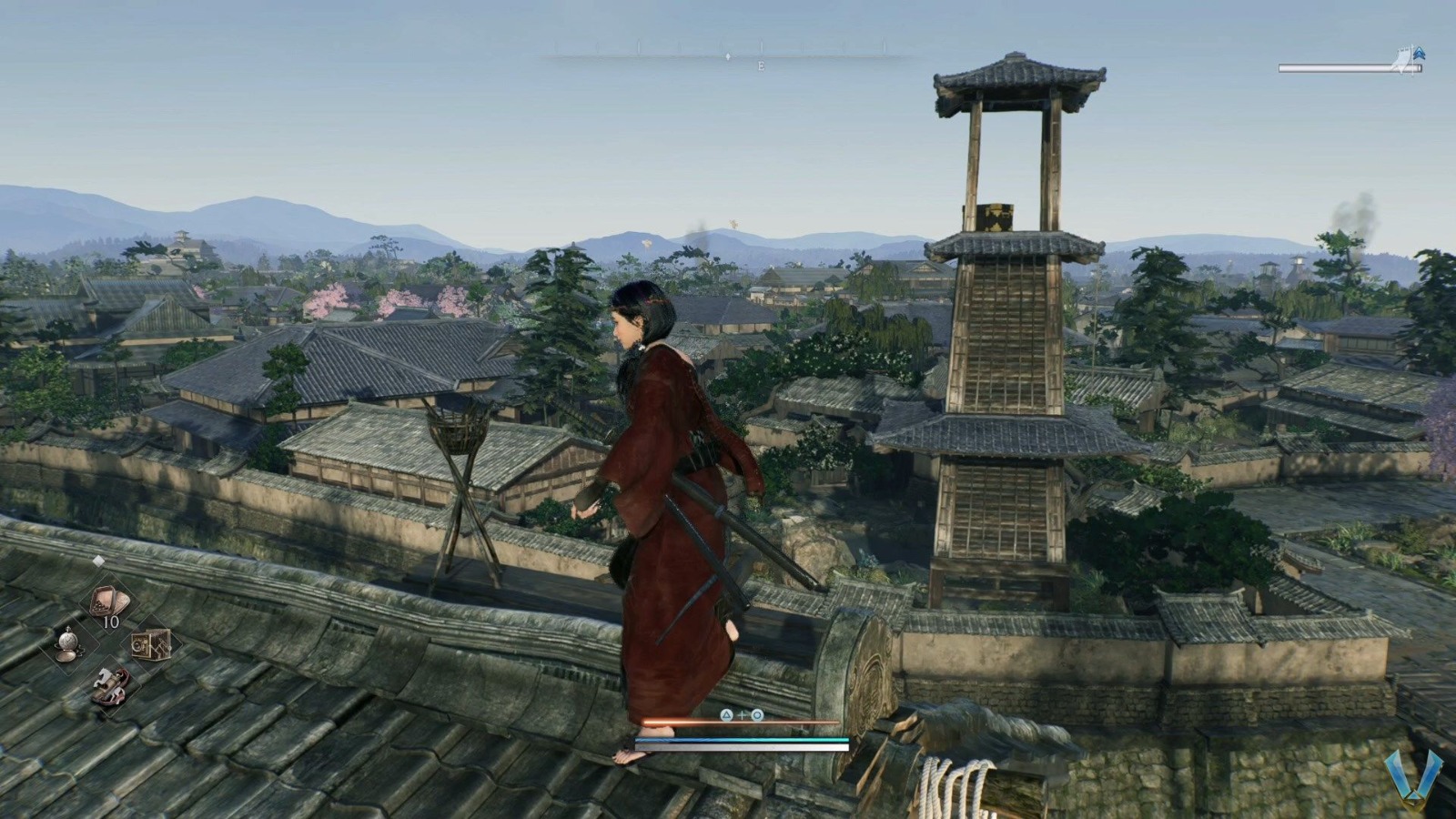
Task: Click the plus symbol between the button prompts
Action: (x=743, y=715)
